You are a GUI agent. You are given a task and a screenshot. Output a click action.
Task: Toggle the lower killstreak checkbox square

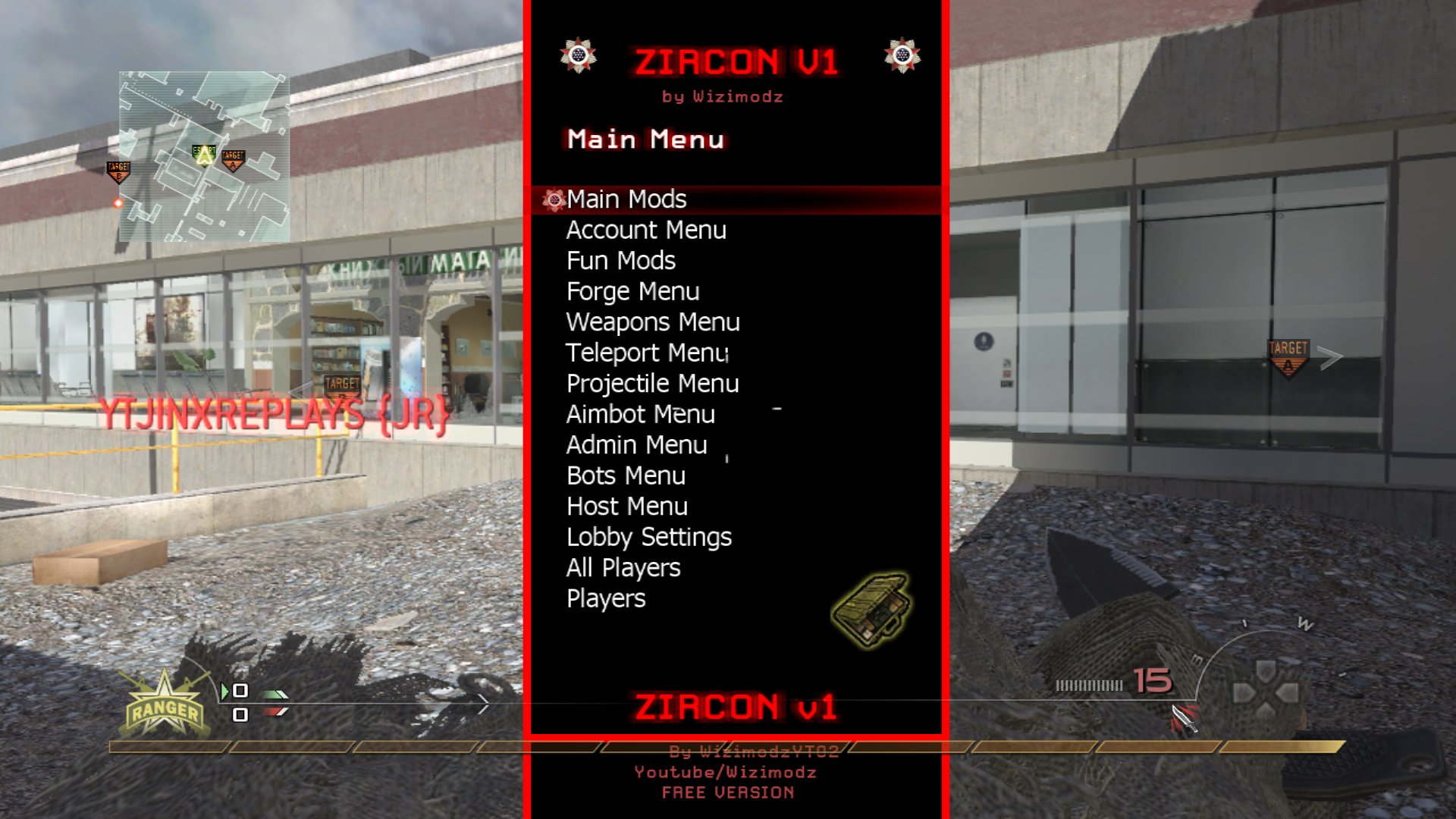(x=241, y=714)
